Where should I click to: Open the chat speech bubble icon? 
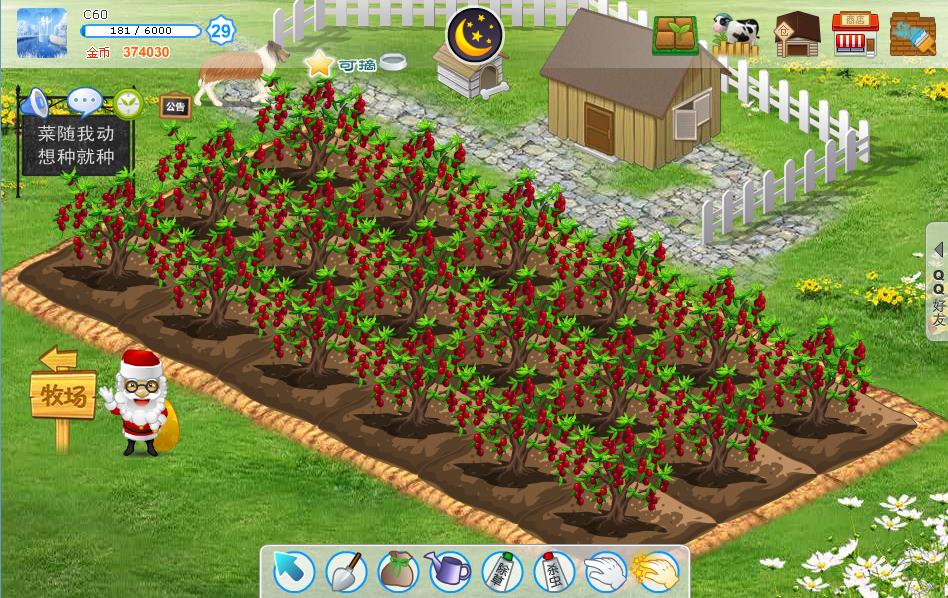(85, 101)
